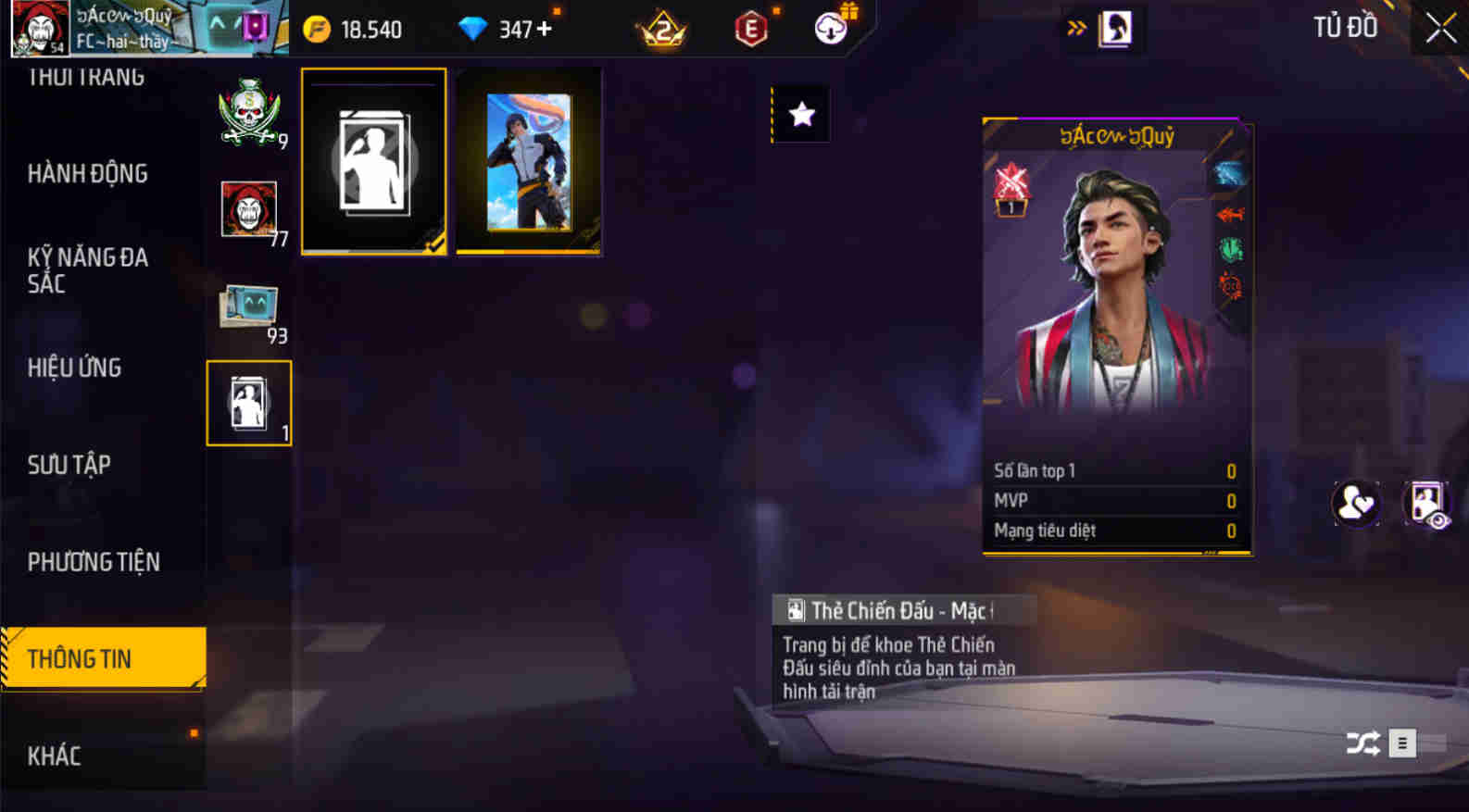Click the gold coin balance icon
This screenshot has height=812, width=1469.
click(x=319, y=28)
